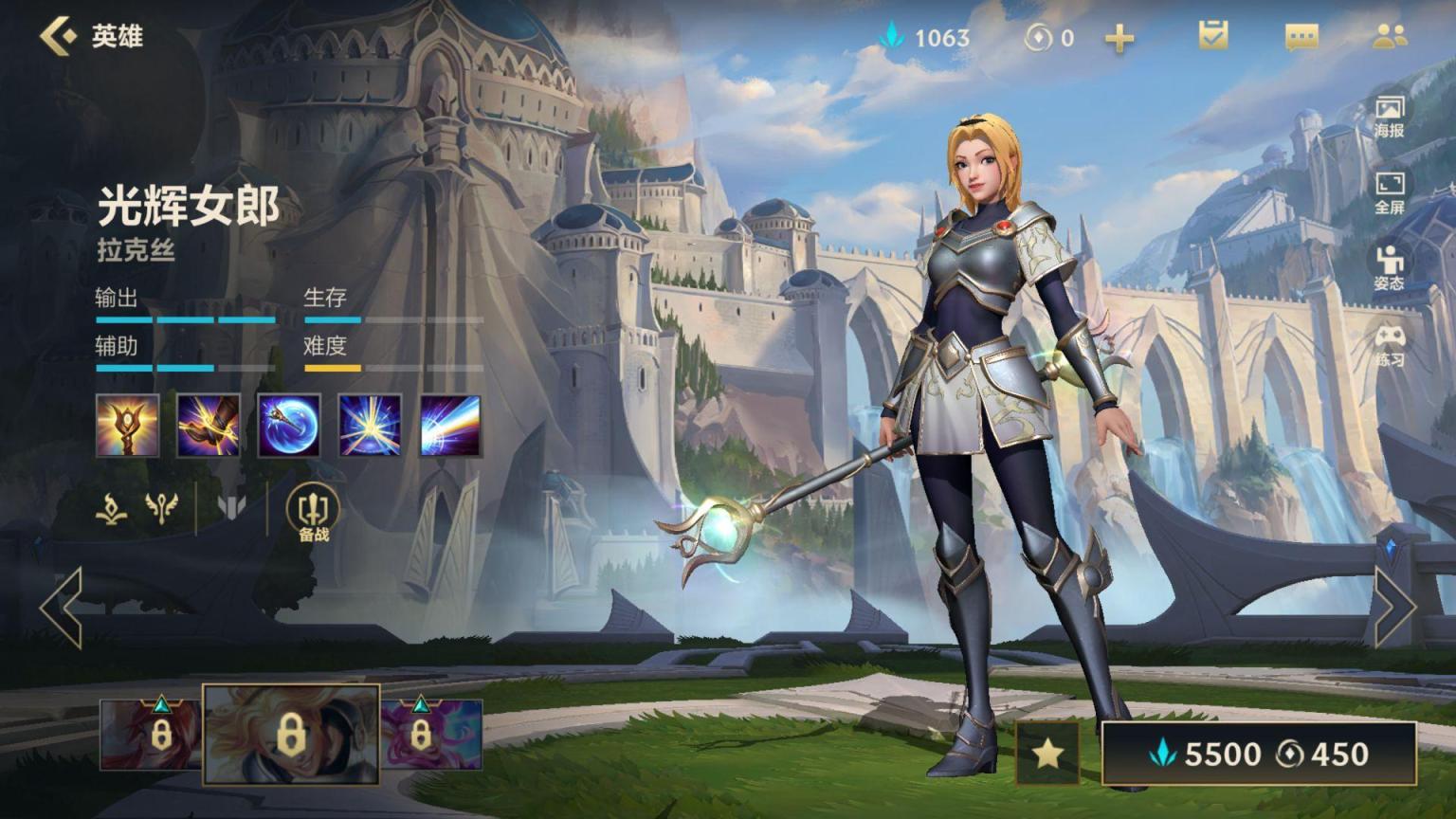The height and width of the screenshot is (819, 1456).
Task: Add currency with the plus button
Action: [1119, 38]
